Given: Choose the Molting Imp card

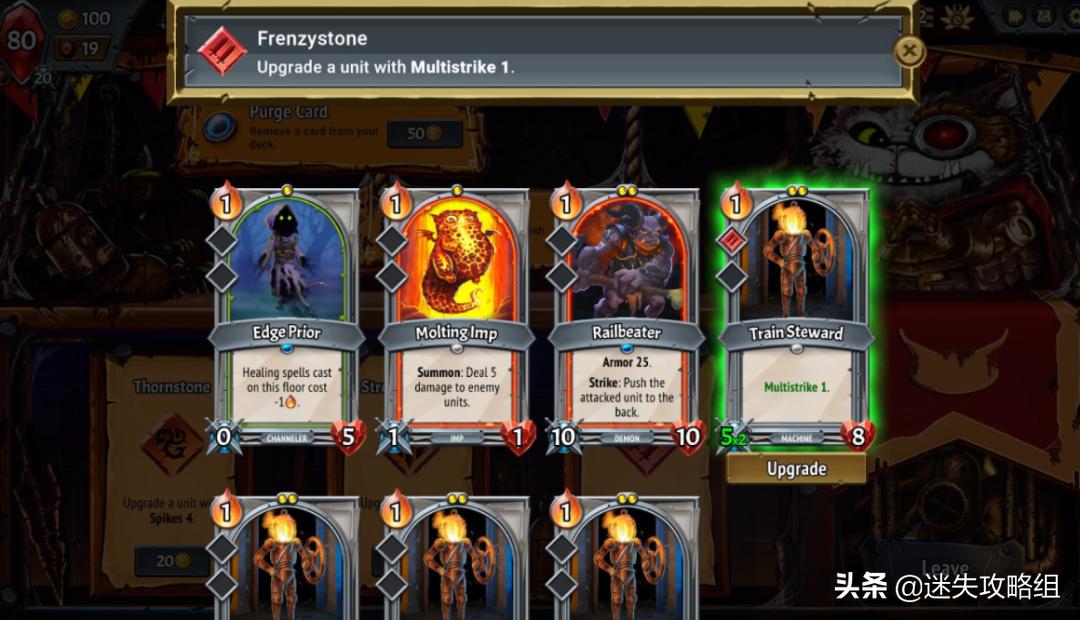Looking at the screenshot, I should [456, 320].
